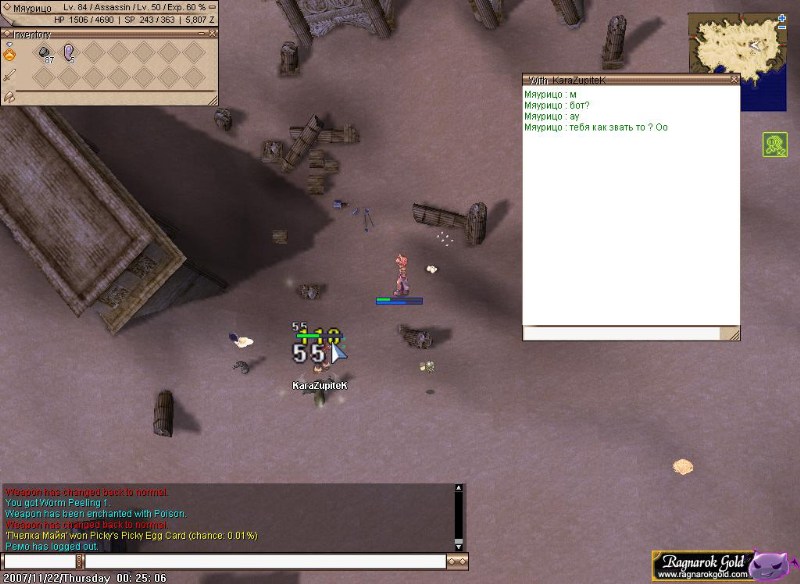Minimize the Inventory window
Viewport: 800px width, 584px height.
[201, 33]
